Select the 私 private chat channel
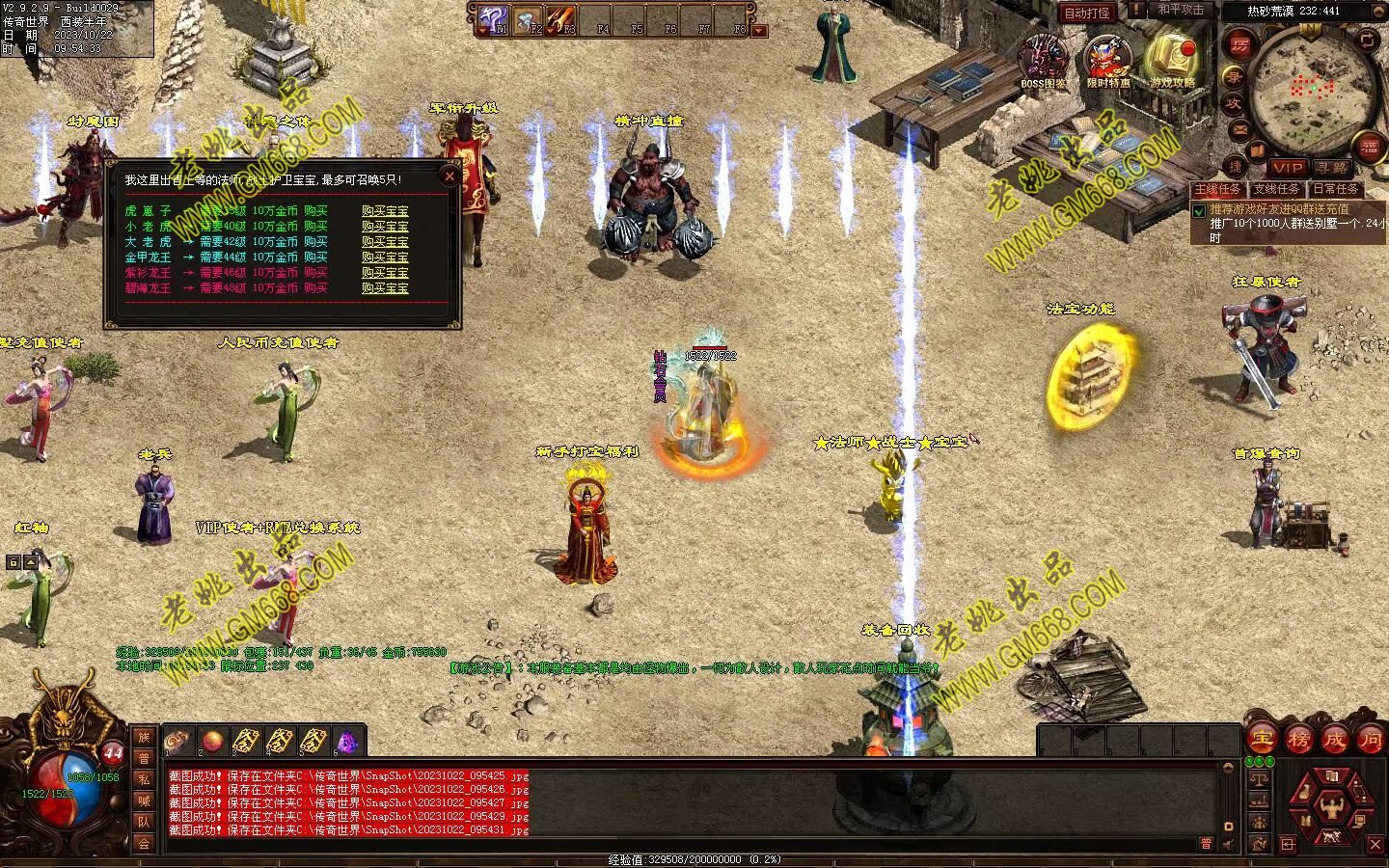The height and width of the screenshot is (868, 1389). [144, 779]
